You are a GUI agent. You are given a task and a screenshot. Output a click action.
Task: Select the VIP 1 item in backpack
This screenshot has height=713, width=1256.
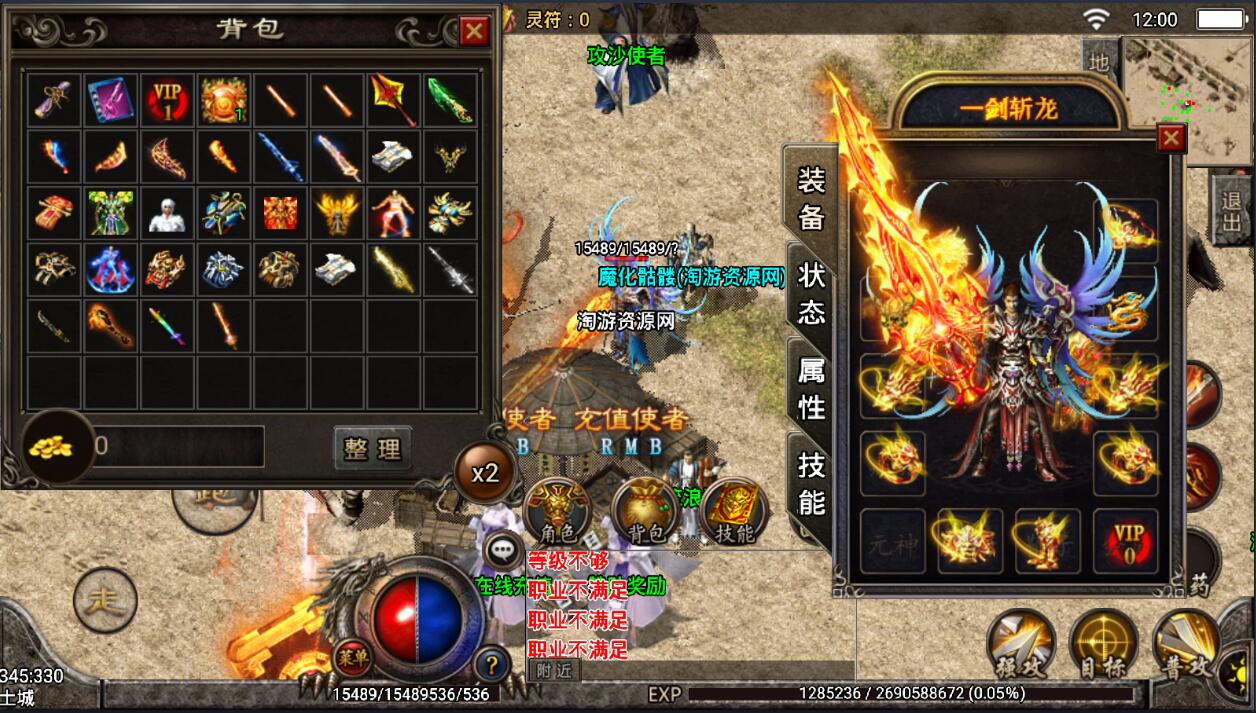[168, 99]
